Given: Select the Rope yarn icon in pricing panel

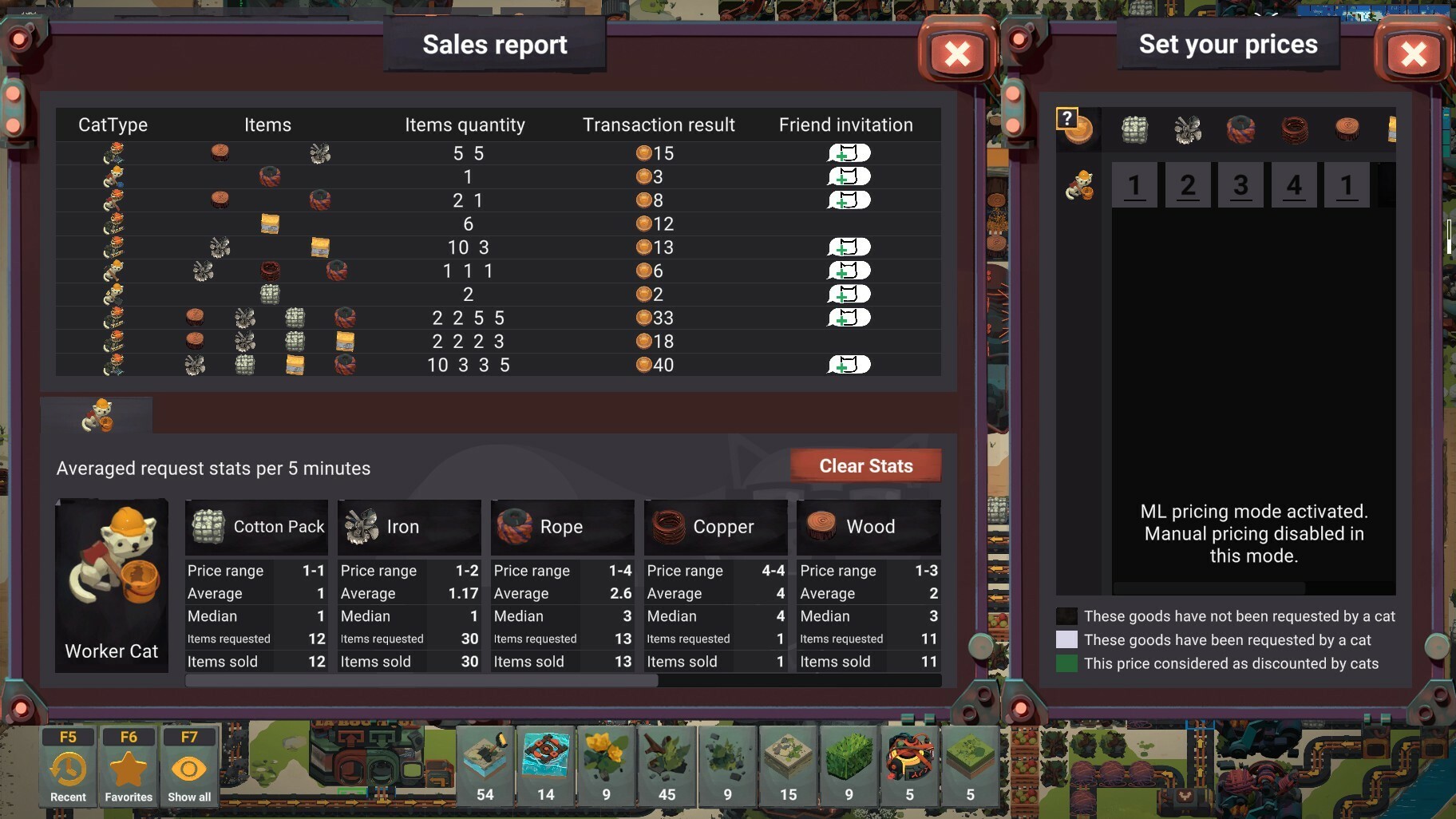Looking at the screenshot, I should (1242, 130).
